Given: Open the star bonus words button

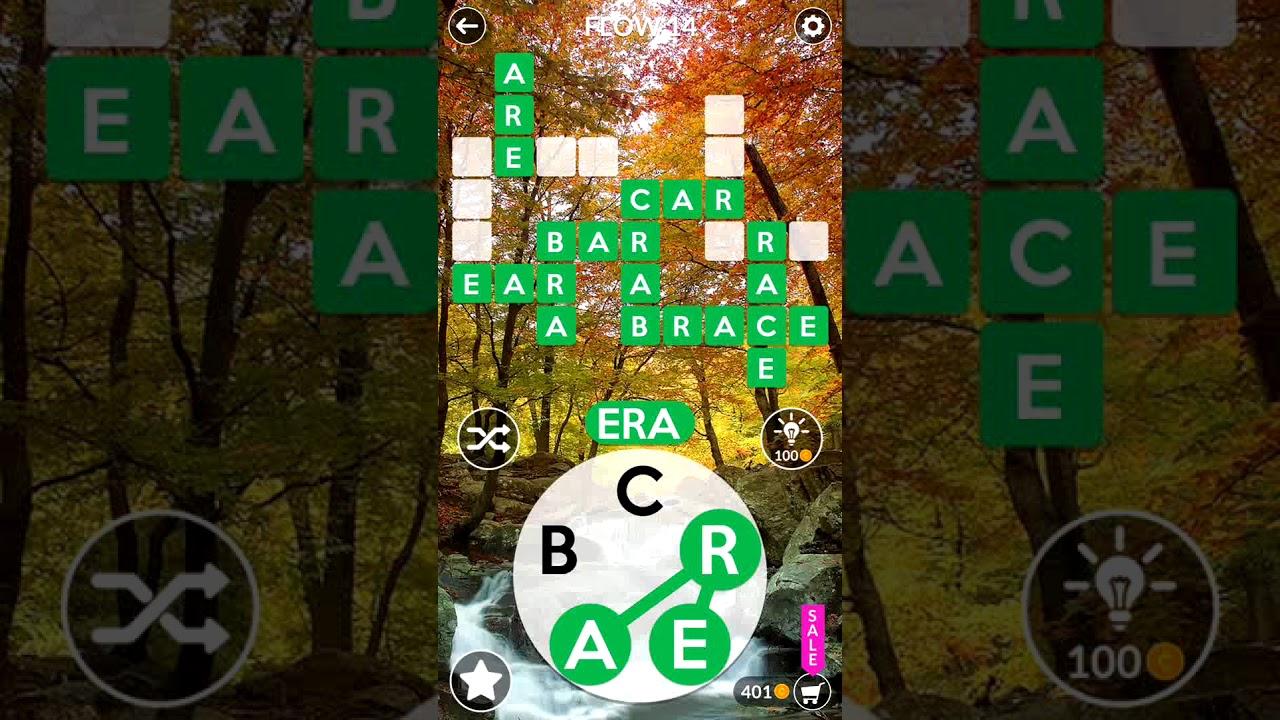Looking at the screenshot, I should 481,681.
